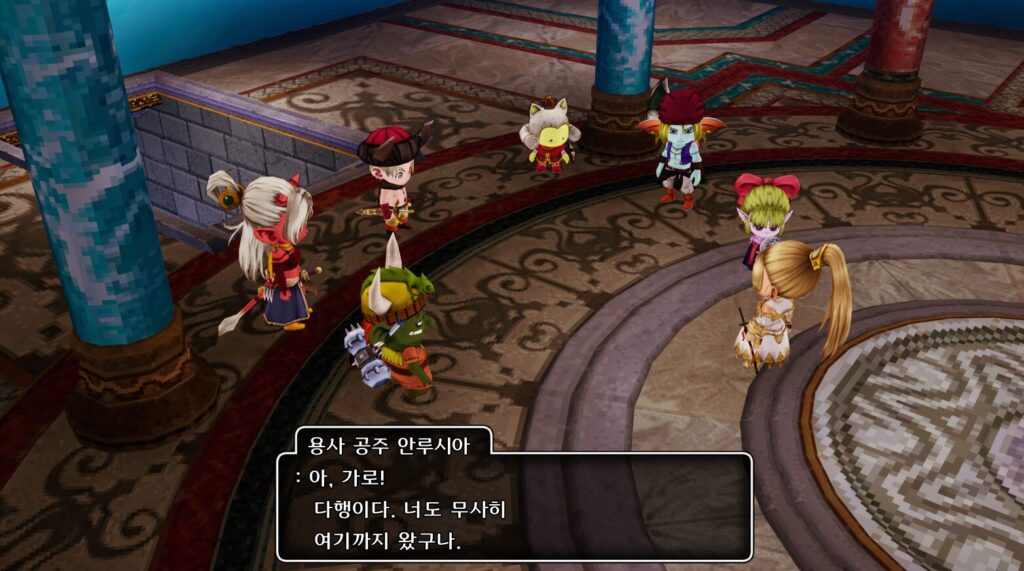This screenshot has width=1024, height=571.
Task: Advance Princess Anlucia's dialogue box
Action: [514, 507]
